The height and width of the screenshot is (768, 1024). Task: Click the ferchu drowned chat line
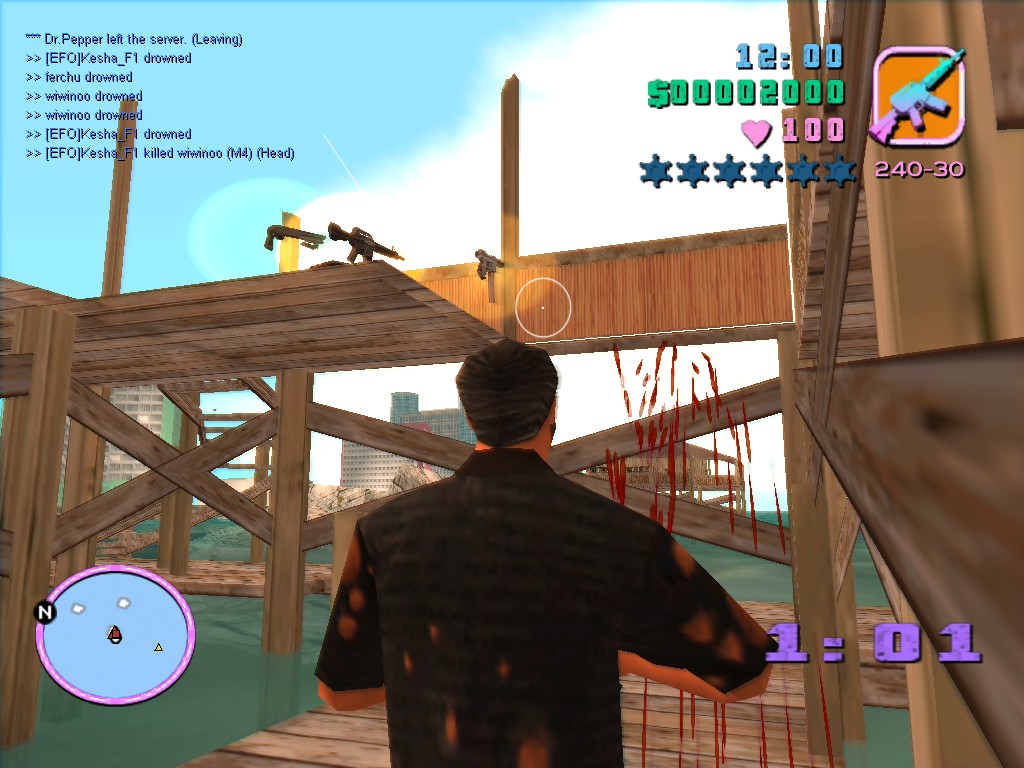(80, 77)
